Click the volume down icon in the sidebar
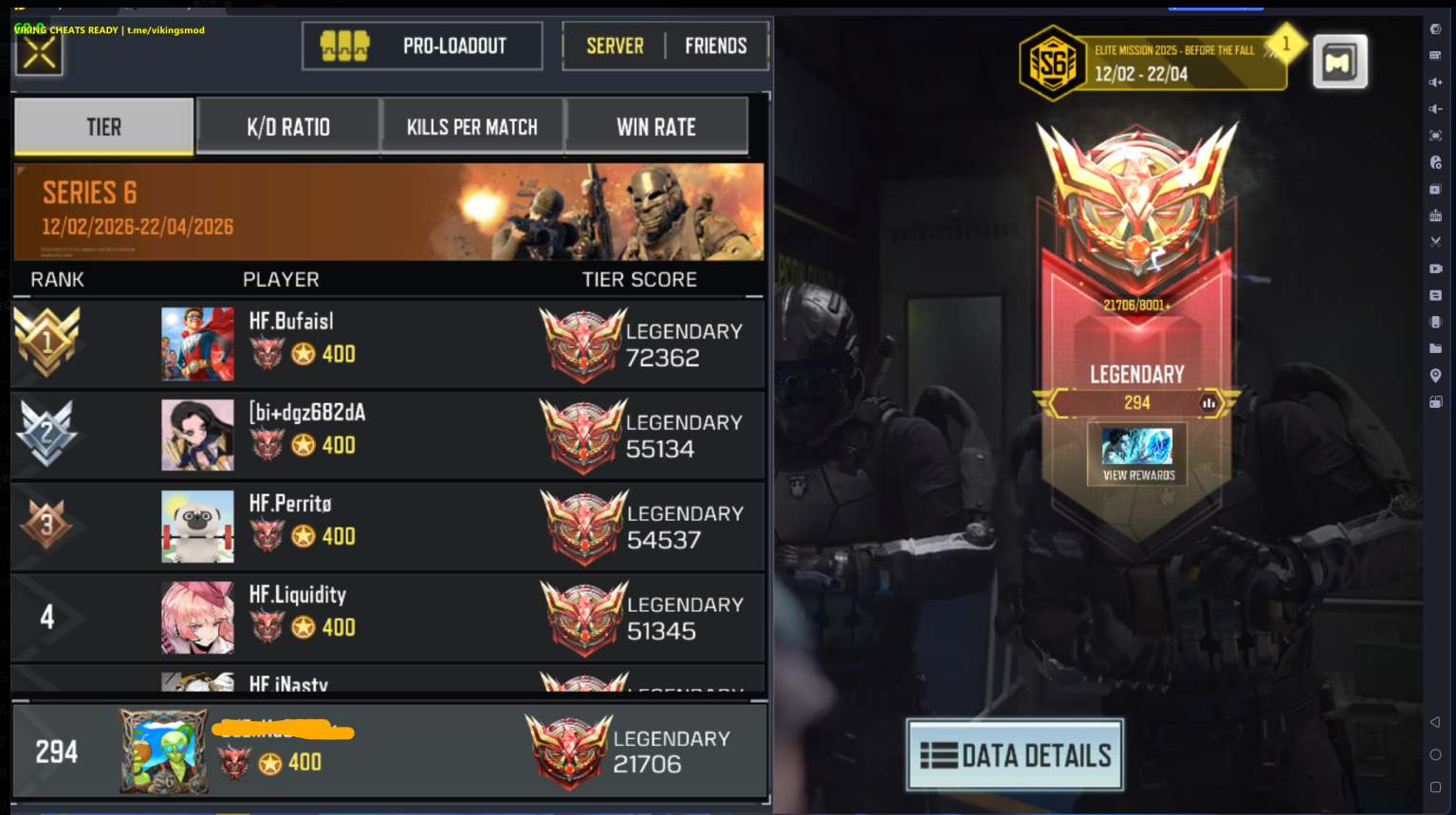 coord(1435,107)
